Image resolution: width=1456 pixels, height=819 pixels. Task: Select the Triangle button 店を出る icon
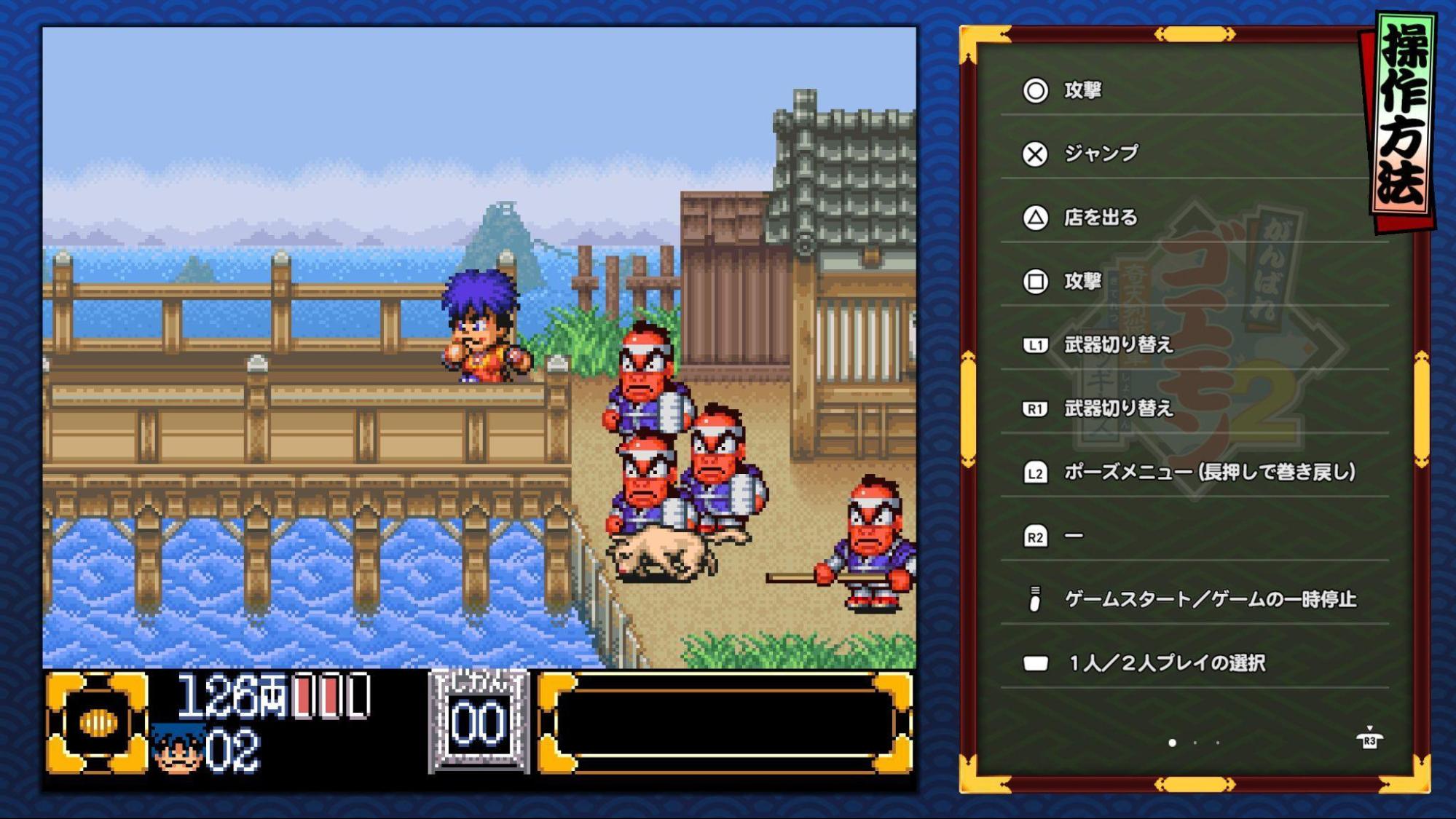[1034, 216]
